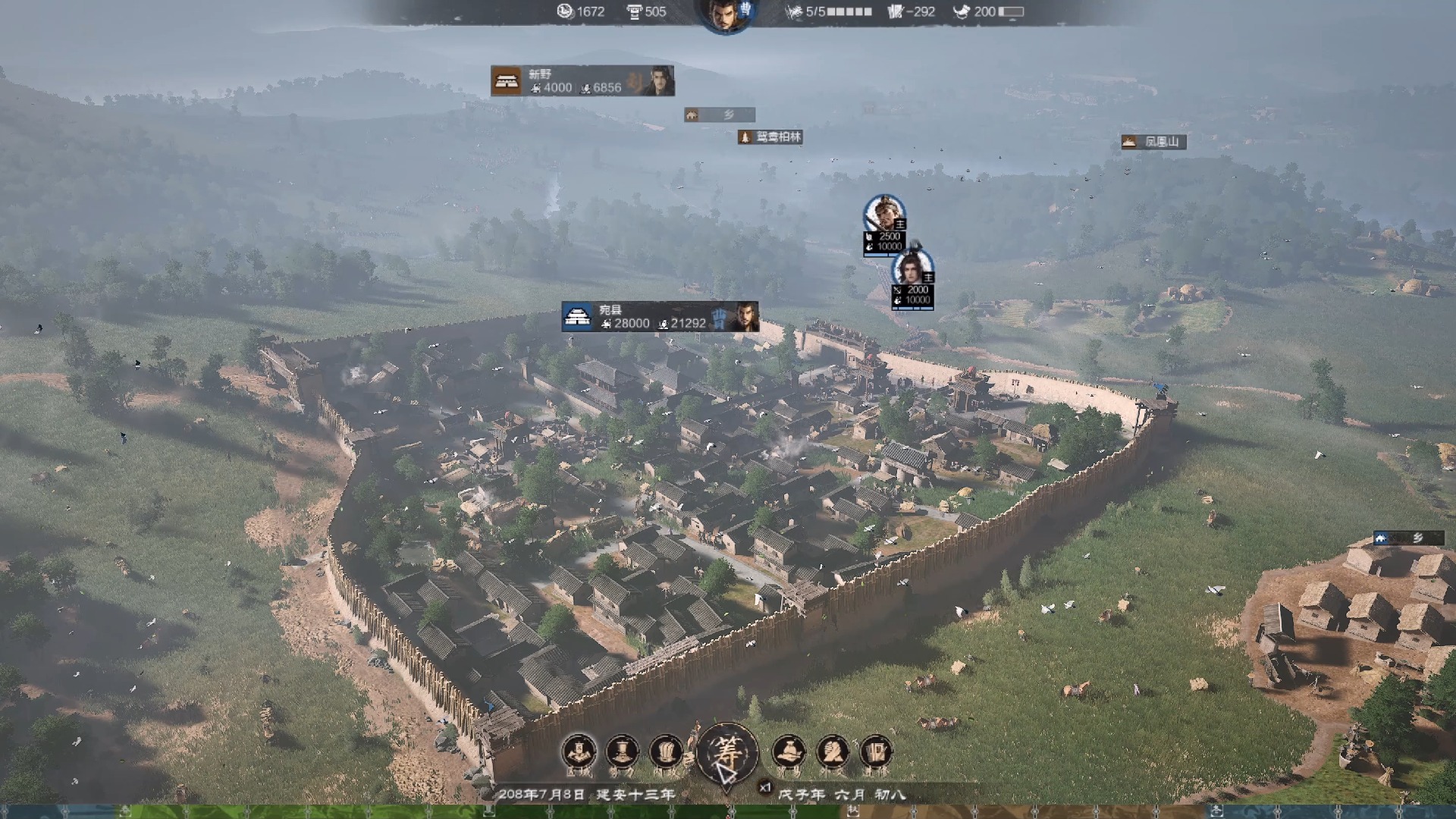1456x819 pixels.
Task: Toggle the x1 game speed button
Action: (x=765, y=788)
